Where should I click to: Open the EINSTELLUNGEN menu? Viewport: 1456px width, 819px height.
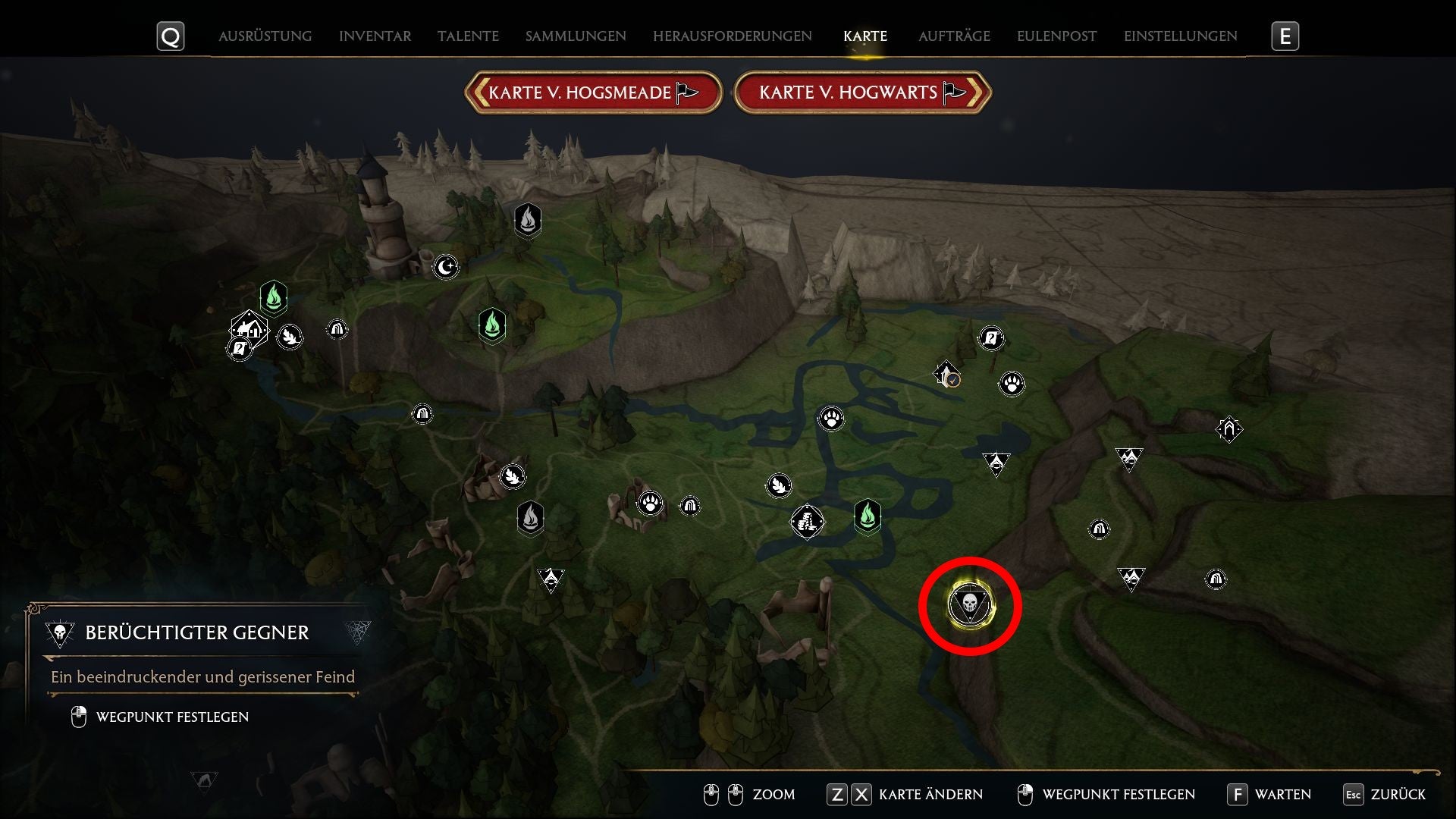pos(1180,36)
